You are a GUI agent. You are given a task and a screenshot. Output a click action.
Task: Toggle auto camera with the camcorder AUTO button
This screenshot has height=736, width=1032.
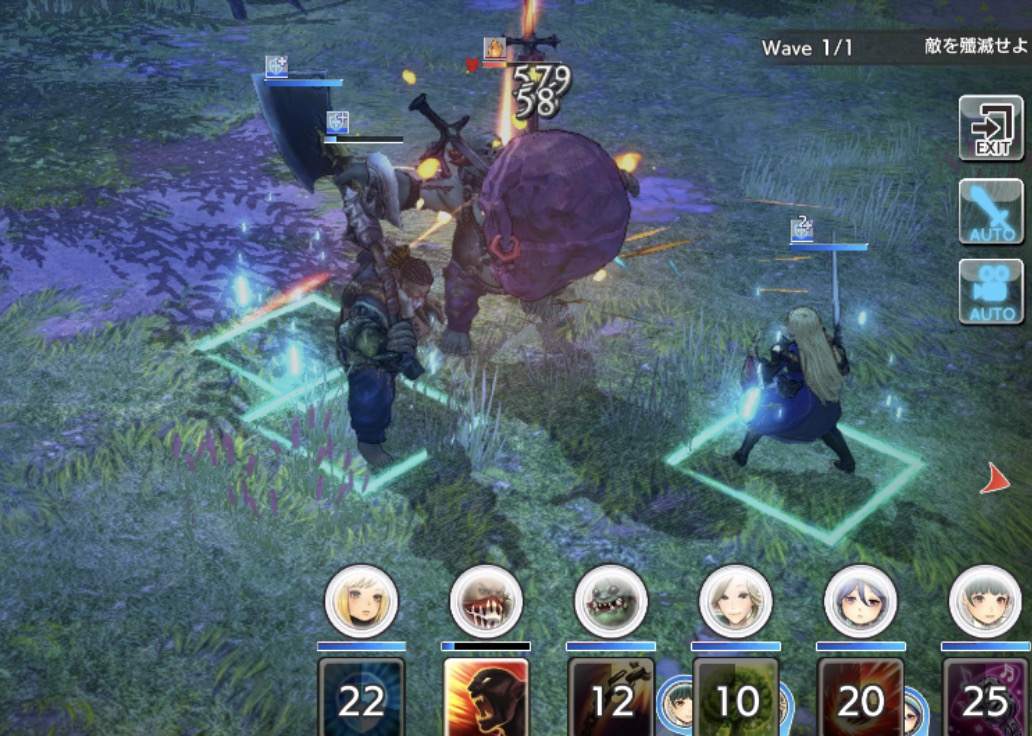[x=991, y=292]
